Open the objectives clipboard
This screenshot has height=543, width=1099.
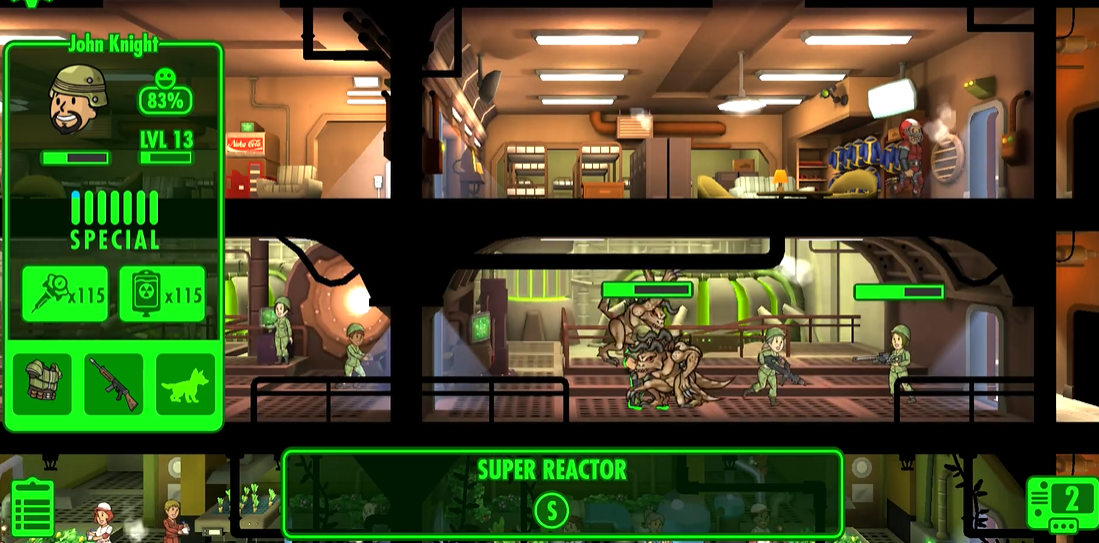coord(32,508)
